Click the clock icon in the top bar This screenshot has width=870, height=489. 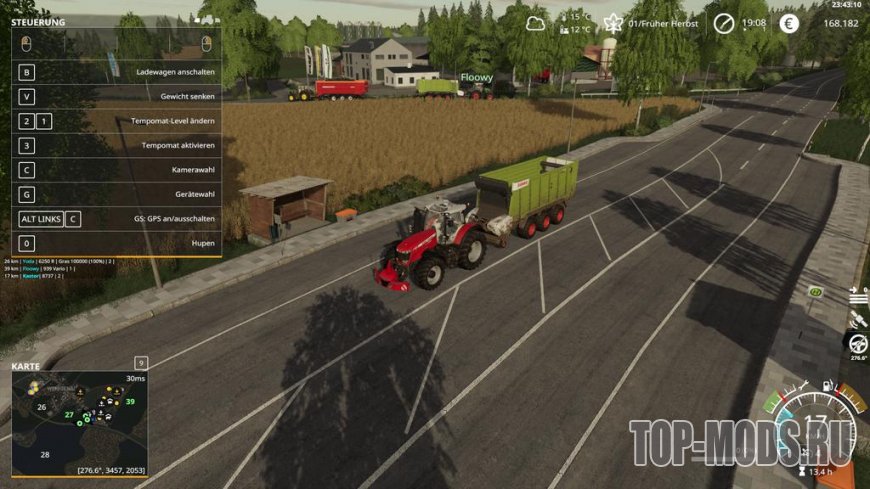click(723, 23)
